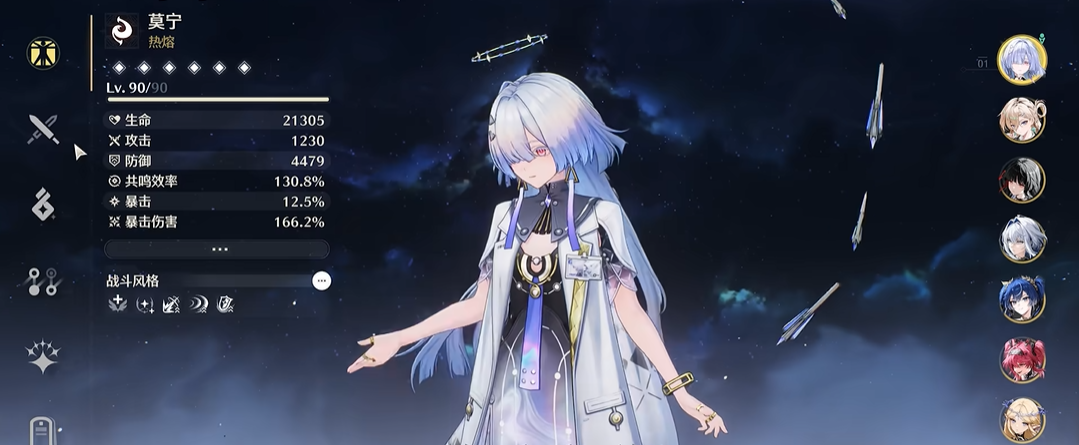Select the bottom golden-haired character portrait
1079x445 pixels.
[1022, 420]
